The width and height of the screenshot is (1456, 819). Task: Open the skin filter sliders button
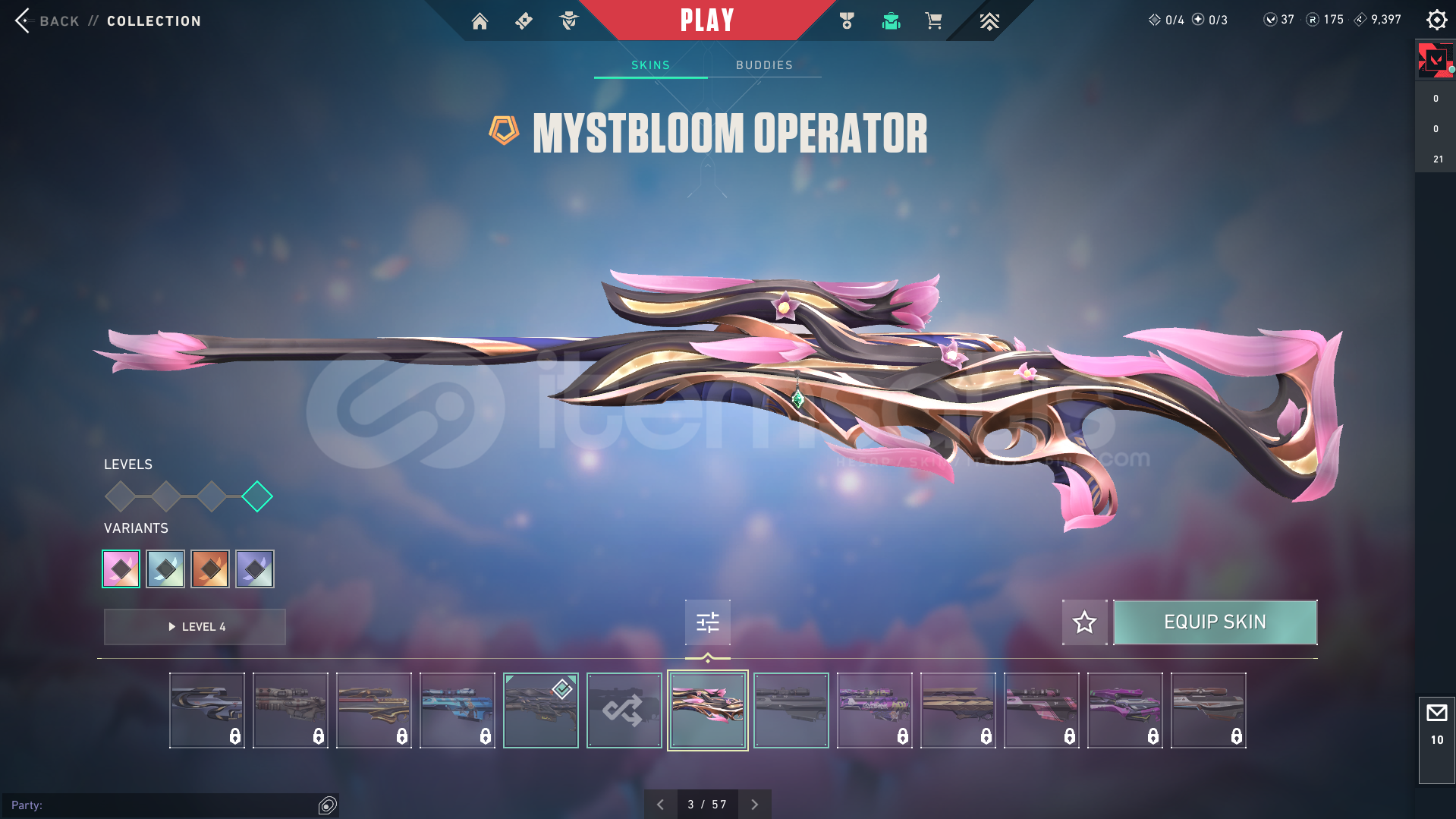707,622
